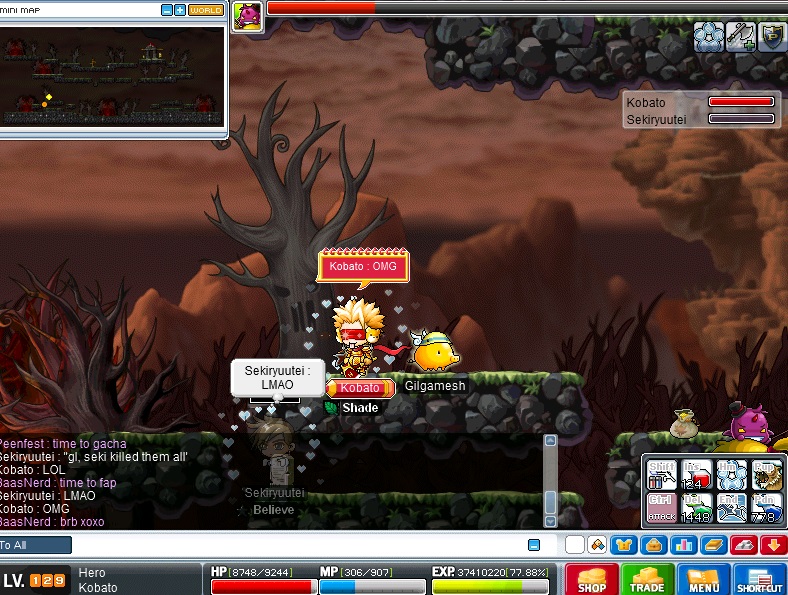Click the WORLD map button
Screen dimensions: 788x595
point(206,10)
